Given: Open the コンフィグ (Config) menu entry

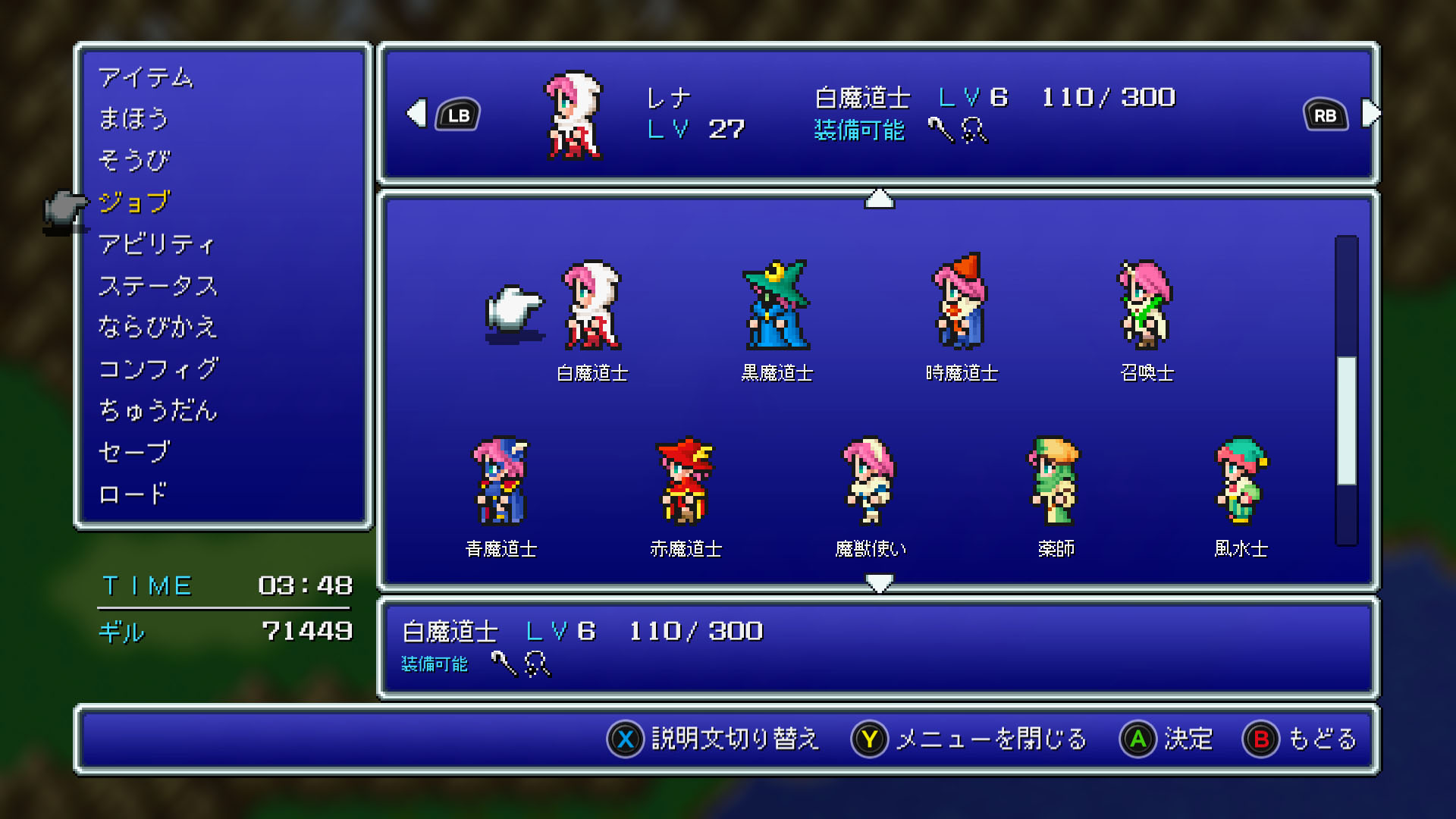Looking at the screenshot, I should click(160, 369).
